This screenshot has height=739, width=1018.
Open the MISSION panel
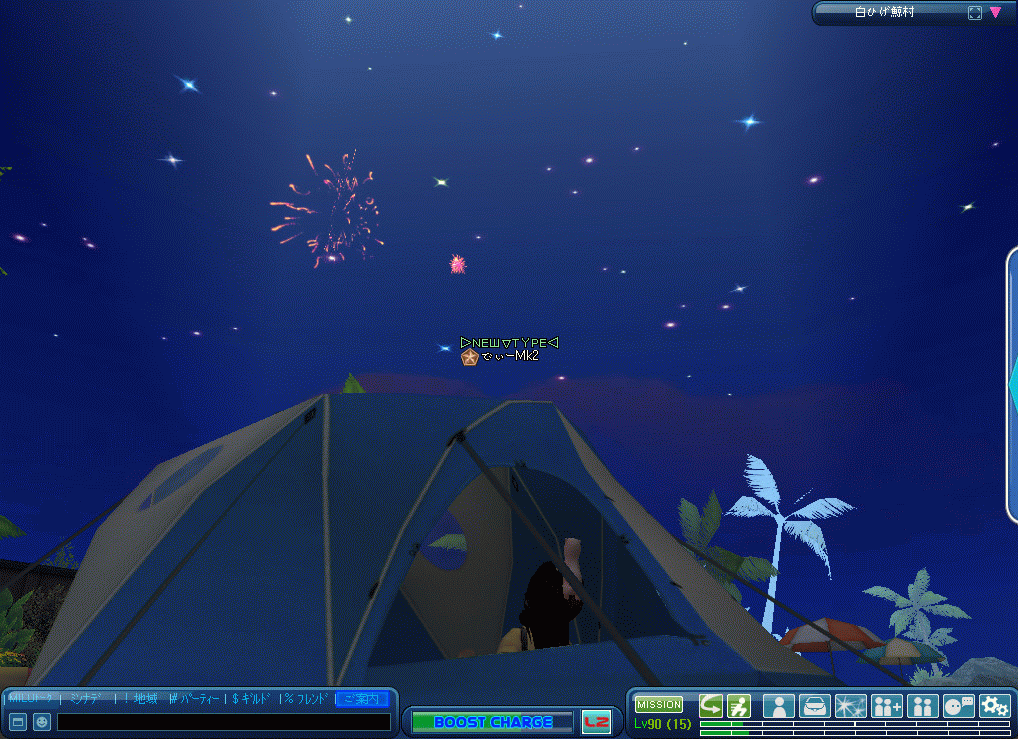pos(659,705)
